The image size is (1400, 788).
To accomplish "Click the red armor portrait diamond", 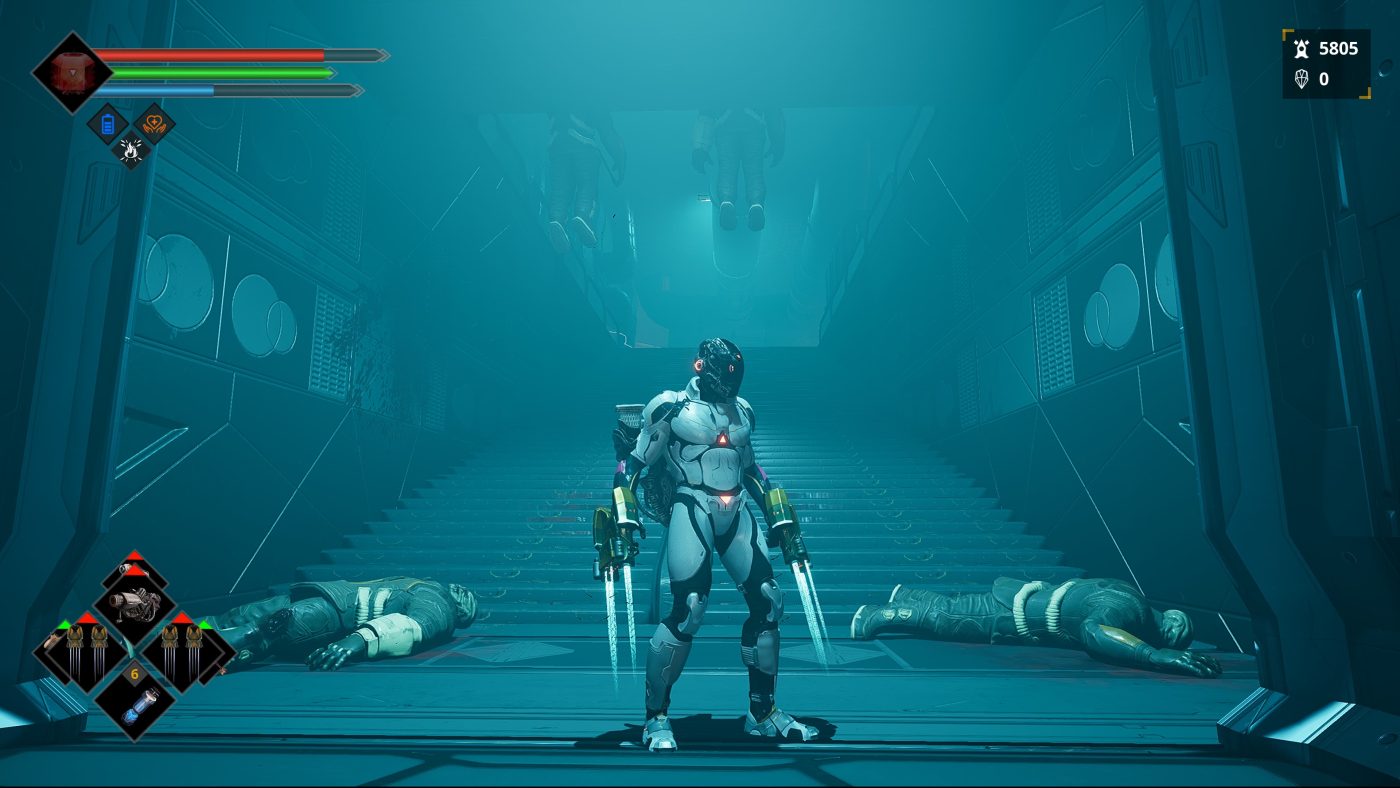I will tap(71, 72).
